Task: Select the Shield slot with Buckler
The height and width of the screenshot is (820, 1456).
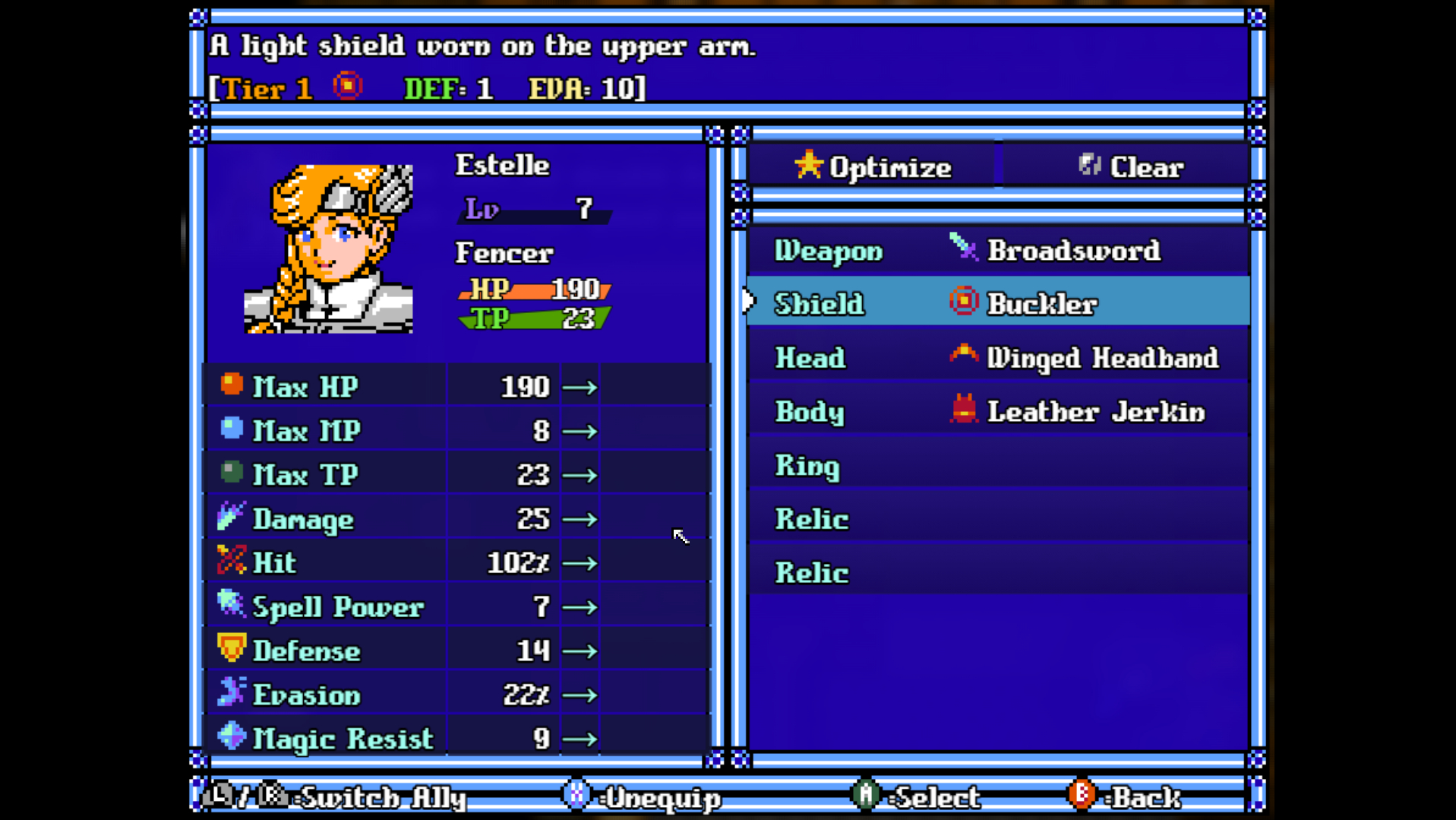Action: pos(997,303)
